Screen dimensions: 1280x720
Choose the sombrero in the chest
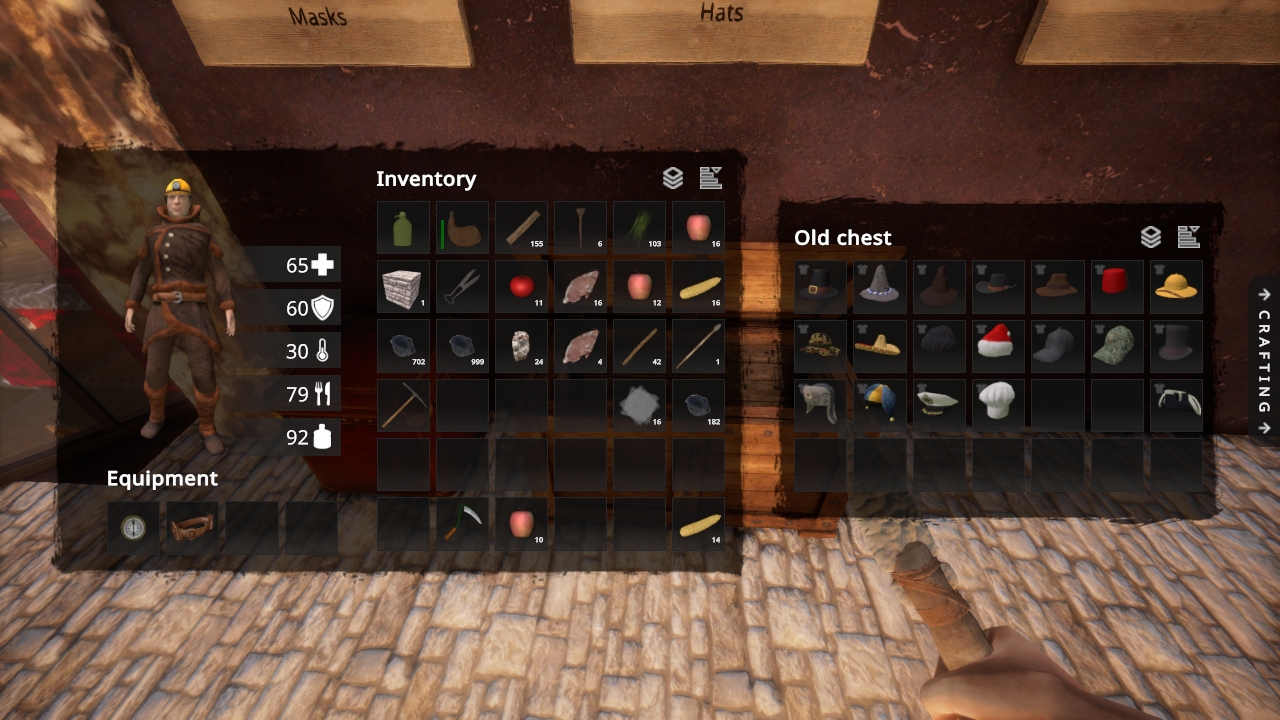click(x=880, y=346)
